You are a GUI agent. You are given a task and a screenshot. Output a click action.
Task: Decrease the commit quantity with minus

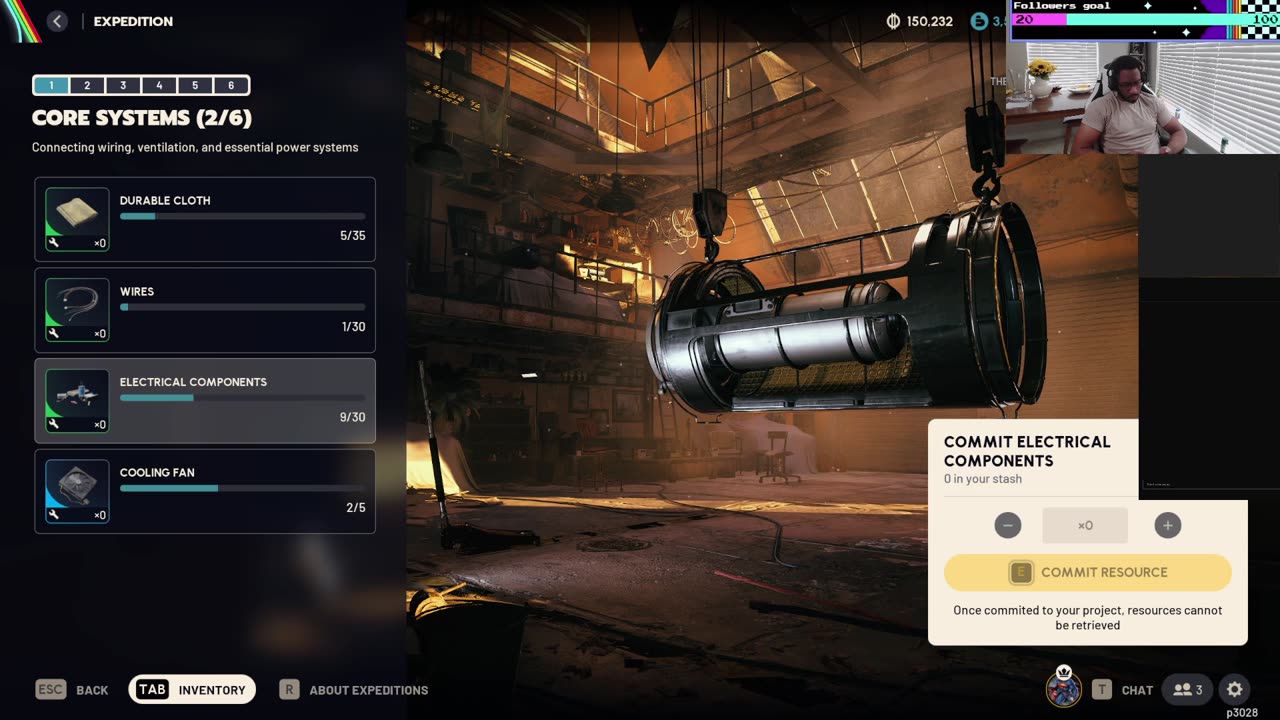point(1008,525)
